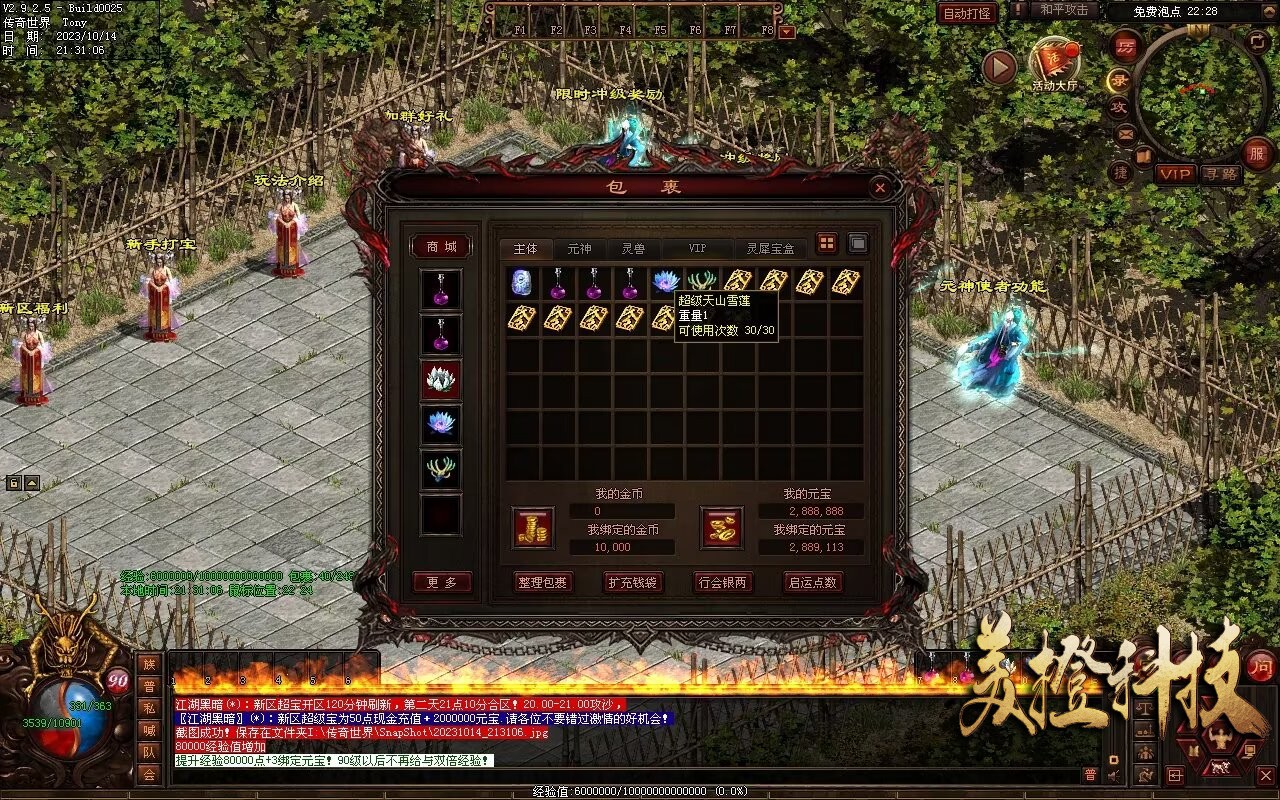Open the VIP bag tab
Screen dimensions: 1280x800
point(696,248)
